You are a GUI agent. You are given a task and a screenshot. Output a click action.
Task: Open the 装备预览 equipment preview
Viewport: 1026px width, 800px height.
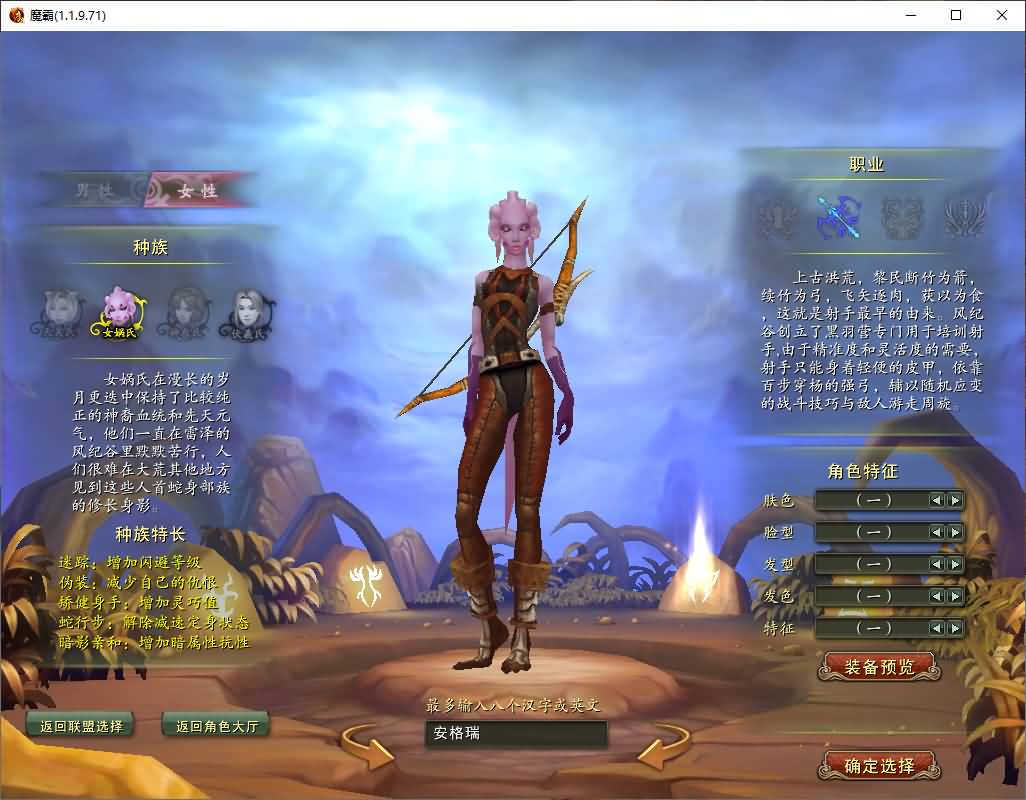click(x=878, y=667)
